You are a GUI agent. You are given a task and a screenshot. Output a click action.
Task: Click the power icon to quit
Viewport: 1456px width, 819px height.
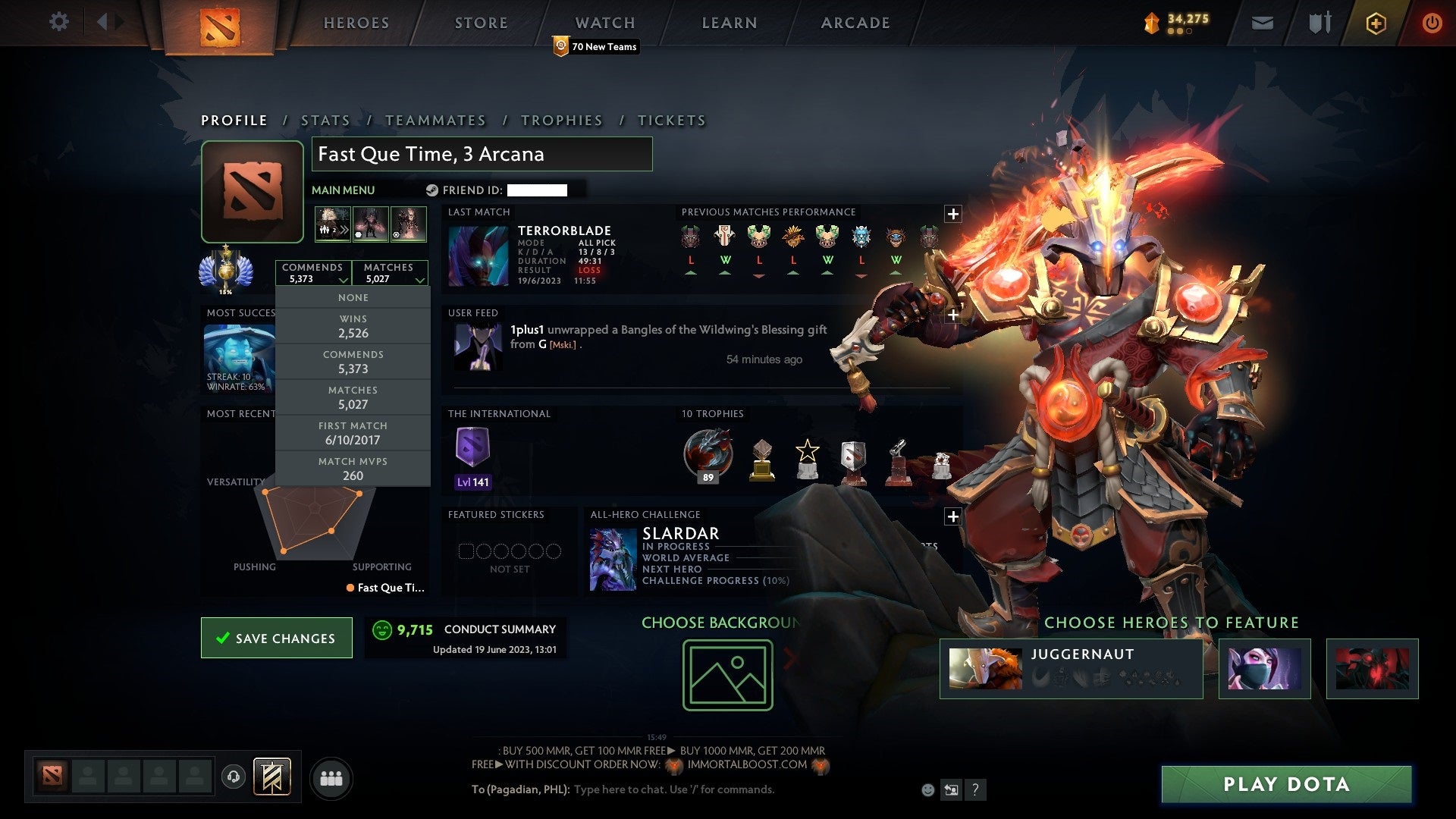coord(1432,22)
